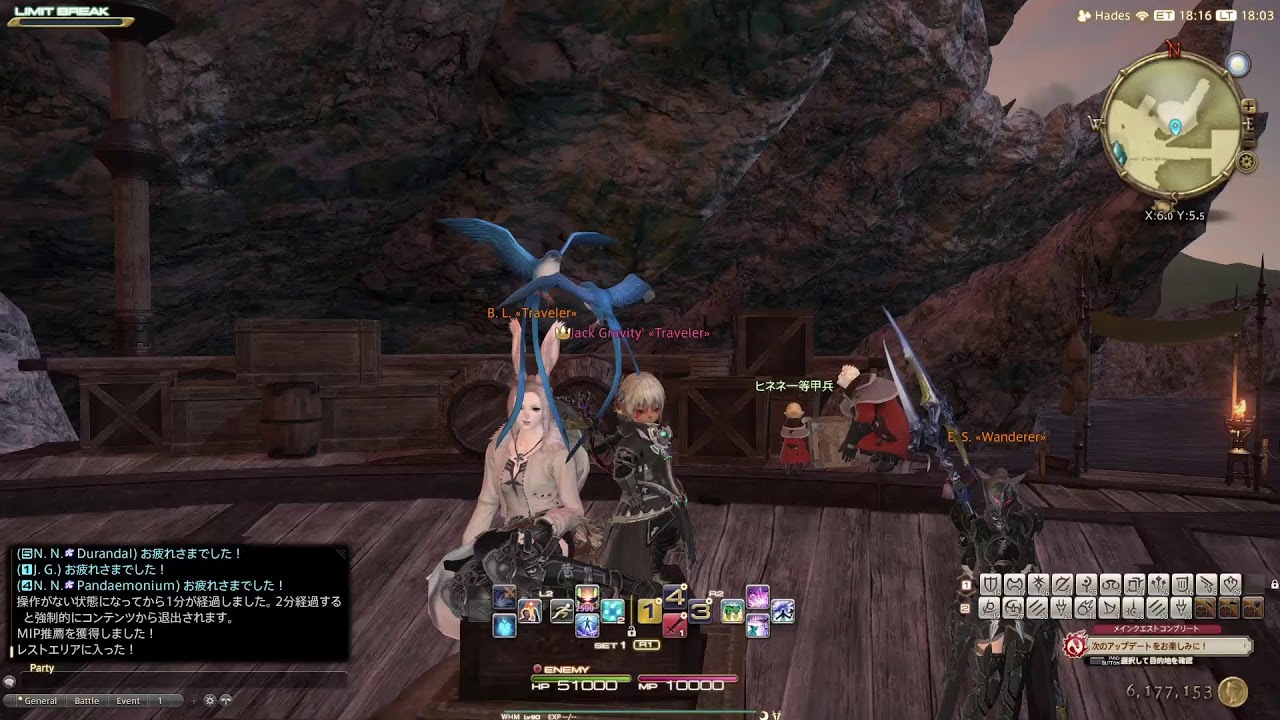
Task: Toggle hotbar row 1 via its number badge
Action: [x=966, y=584]
